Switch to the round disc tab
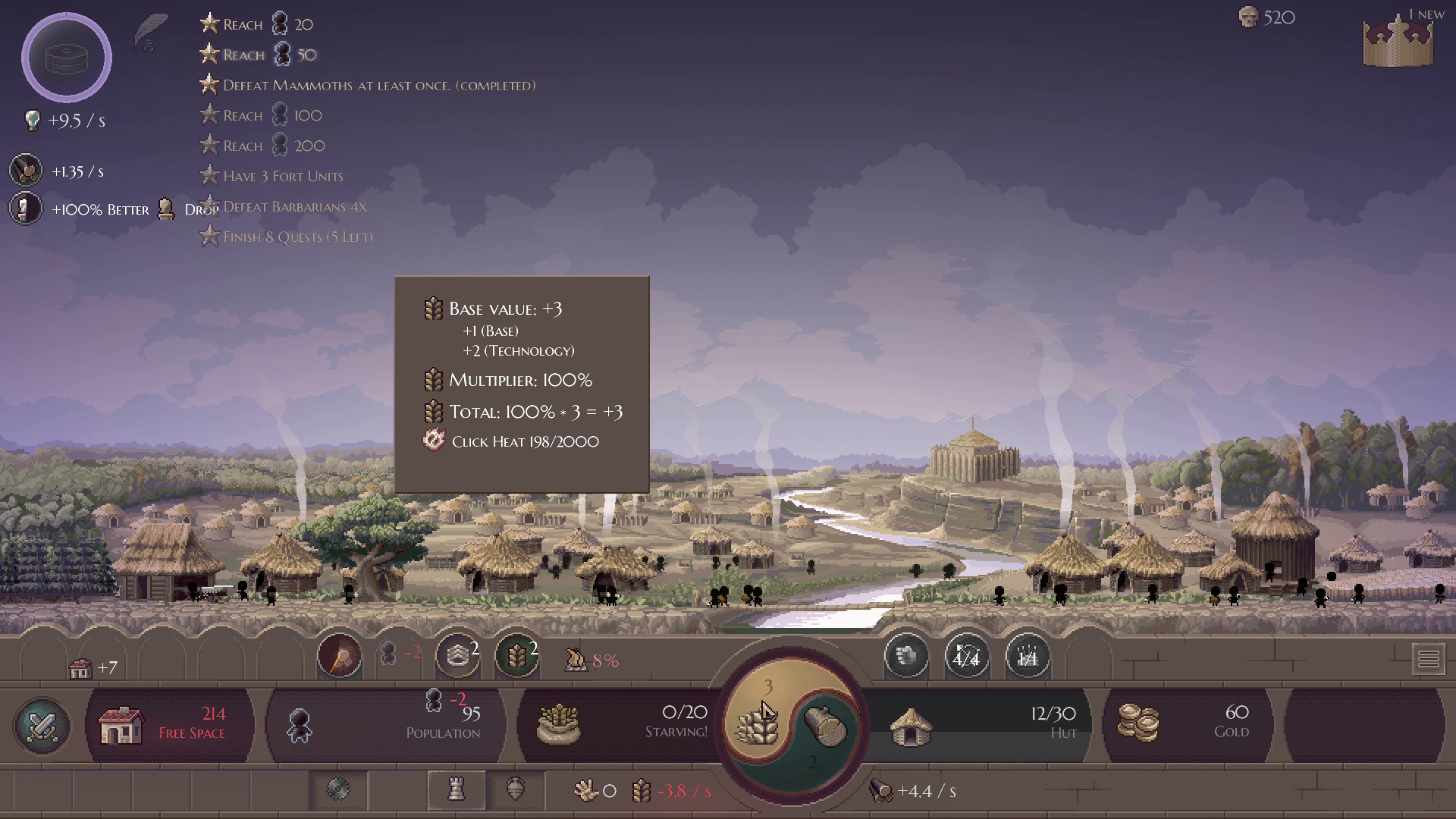This screenshot has height=819, width=1456. (338, 790)
